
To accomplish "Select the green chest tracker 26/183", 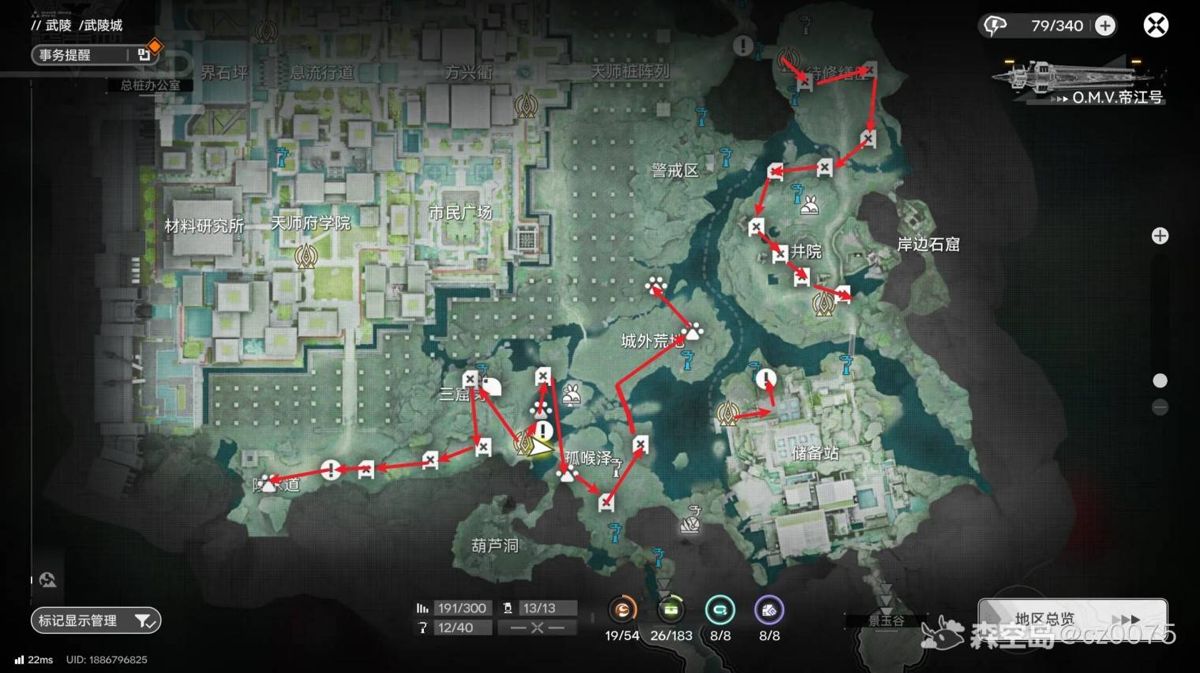I will click(670, 609).
